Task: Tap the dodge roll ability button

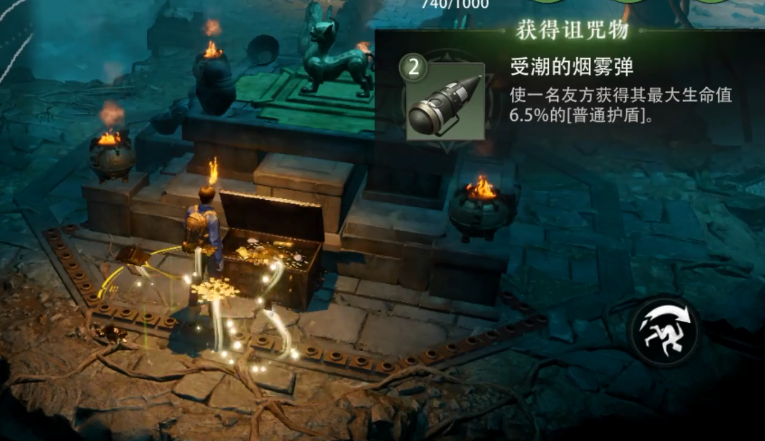Action: pos(664,329)
